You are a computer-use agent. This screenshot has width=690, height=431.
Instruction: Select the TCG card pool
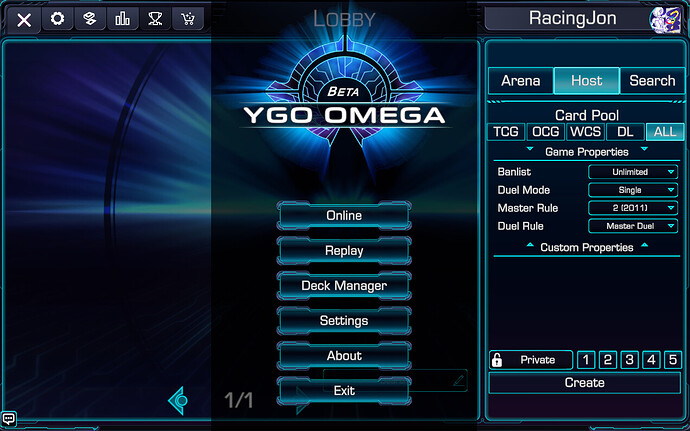506,132
